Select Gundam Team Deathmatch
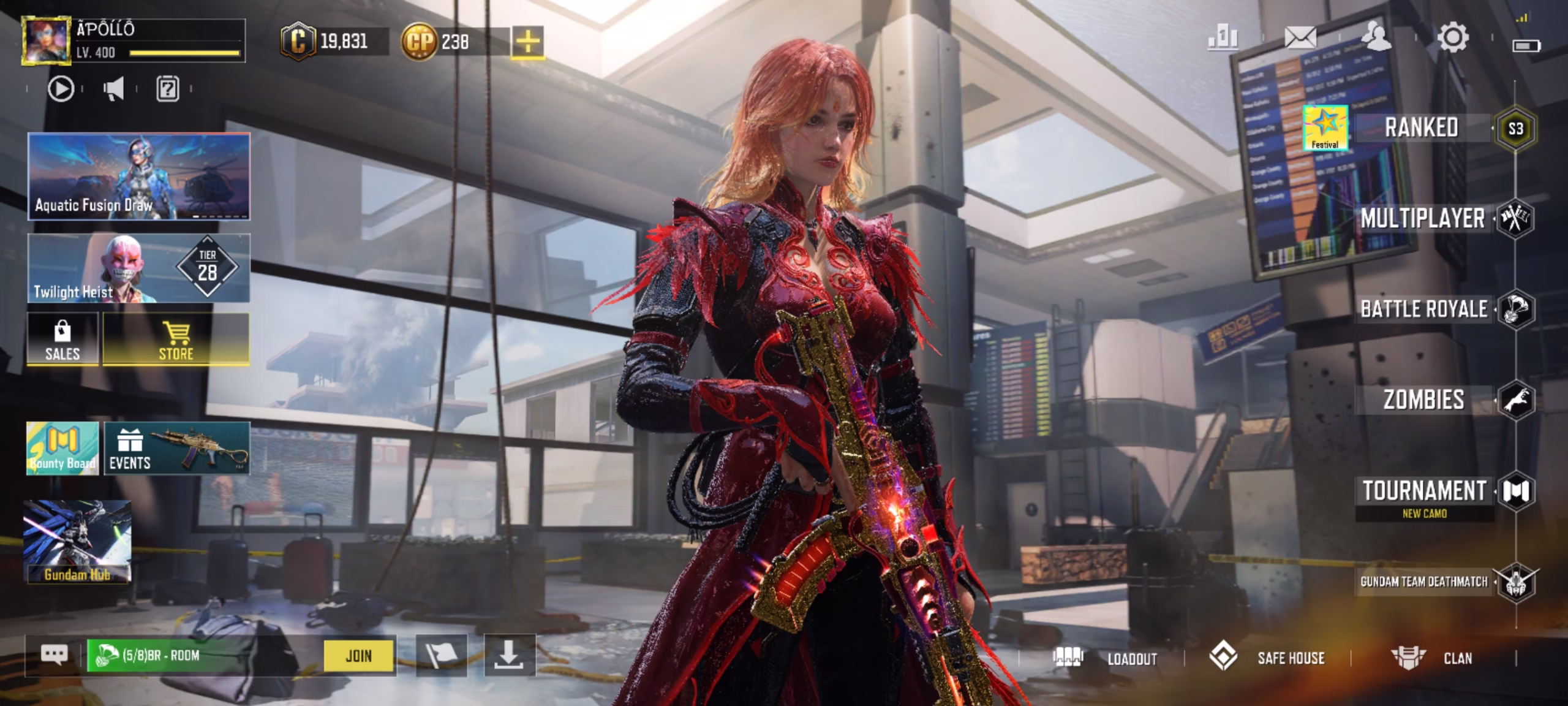1568x706 pixels. (x=1424, y=582)
